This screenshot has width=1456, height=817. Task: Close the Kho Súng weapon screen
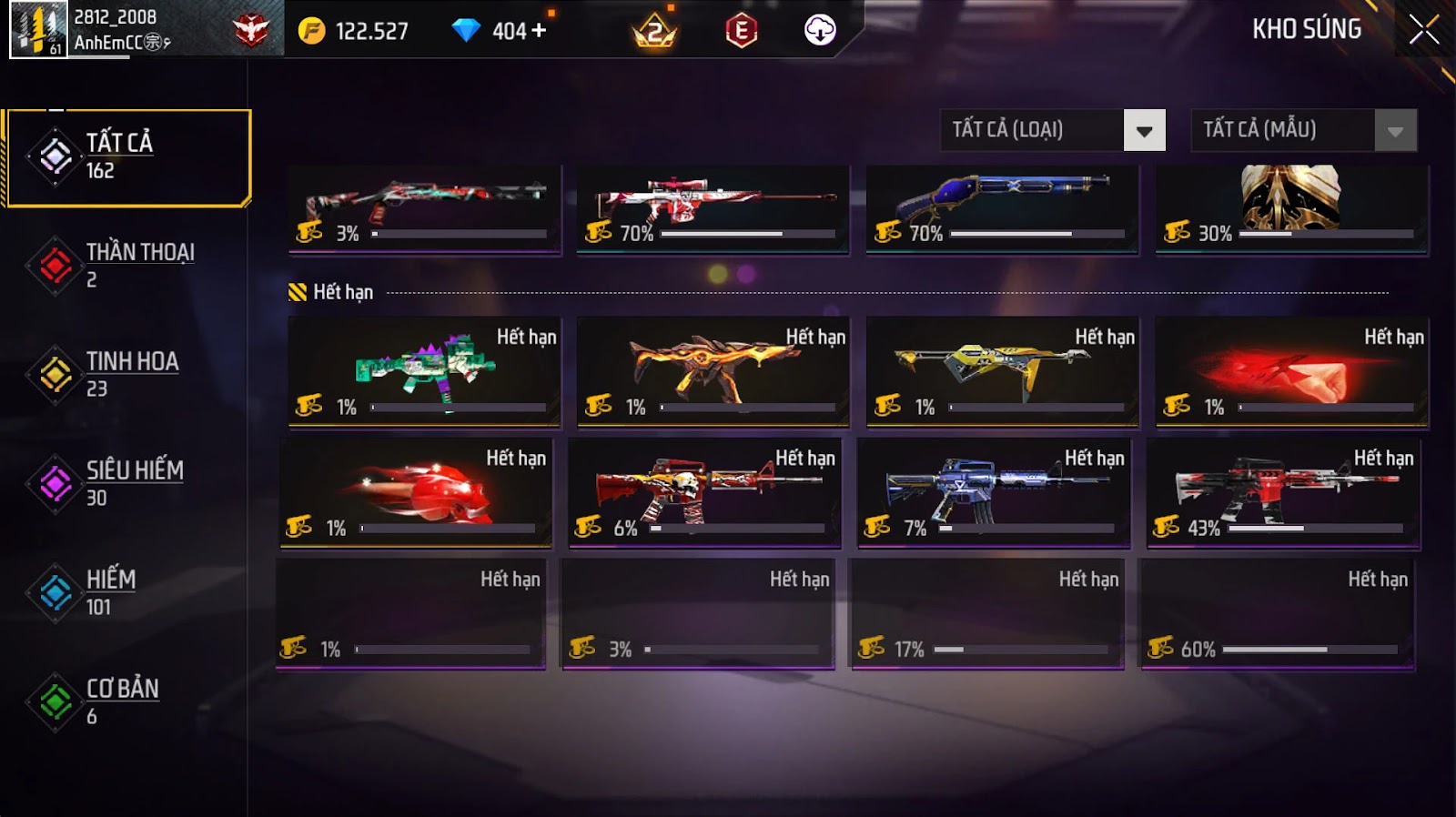1423,30
